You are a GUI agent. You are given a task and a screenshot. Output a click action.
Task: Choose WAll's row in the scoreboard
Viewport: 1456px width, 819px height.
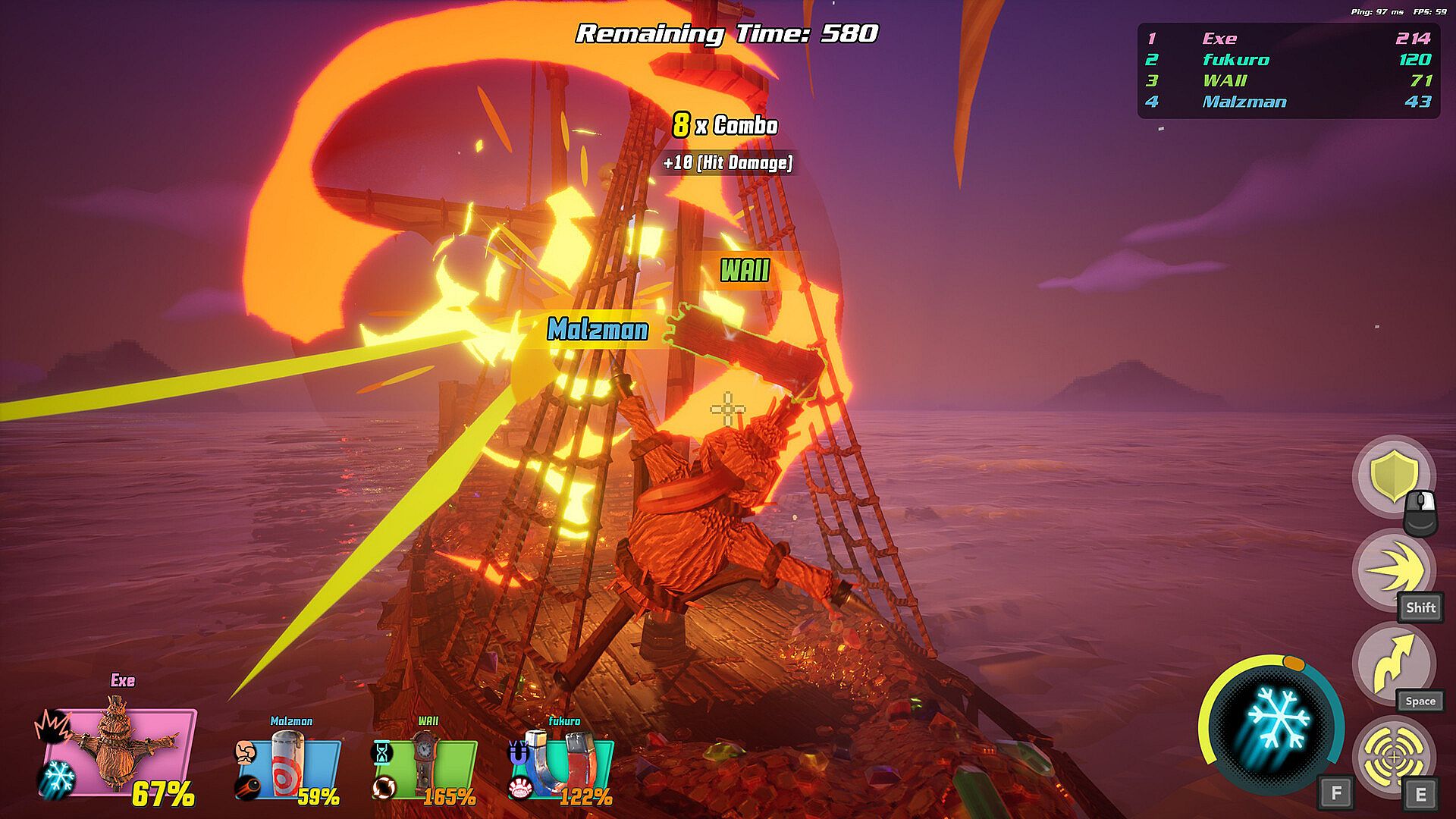click(x=1288, y=80)
